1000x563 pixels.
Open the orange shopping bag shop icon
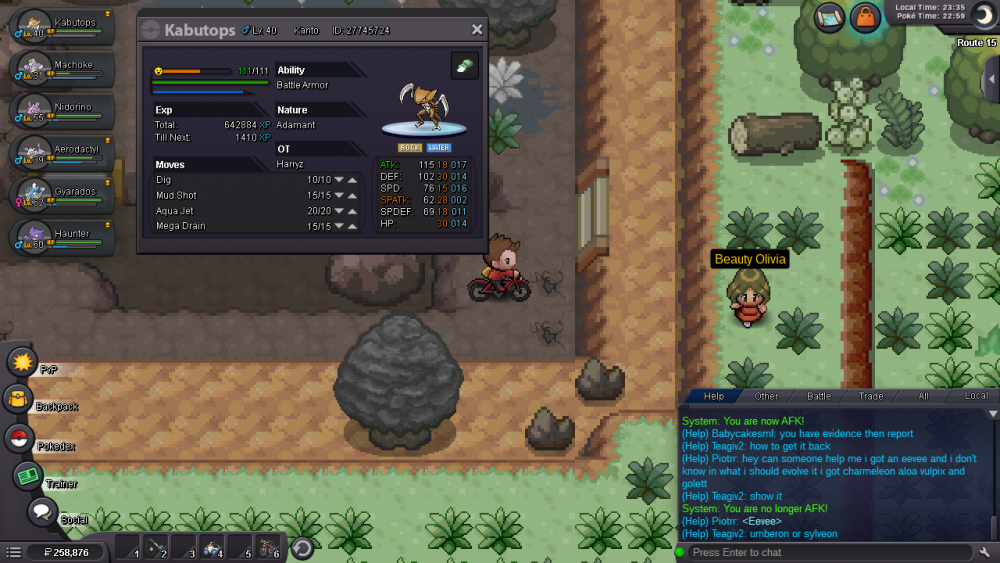click(x=864, y=18)
